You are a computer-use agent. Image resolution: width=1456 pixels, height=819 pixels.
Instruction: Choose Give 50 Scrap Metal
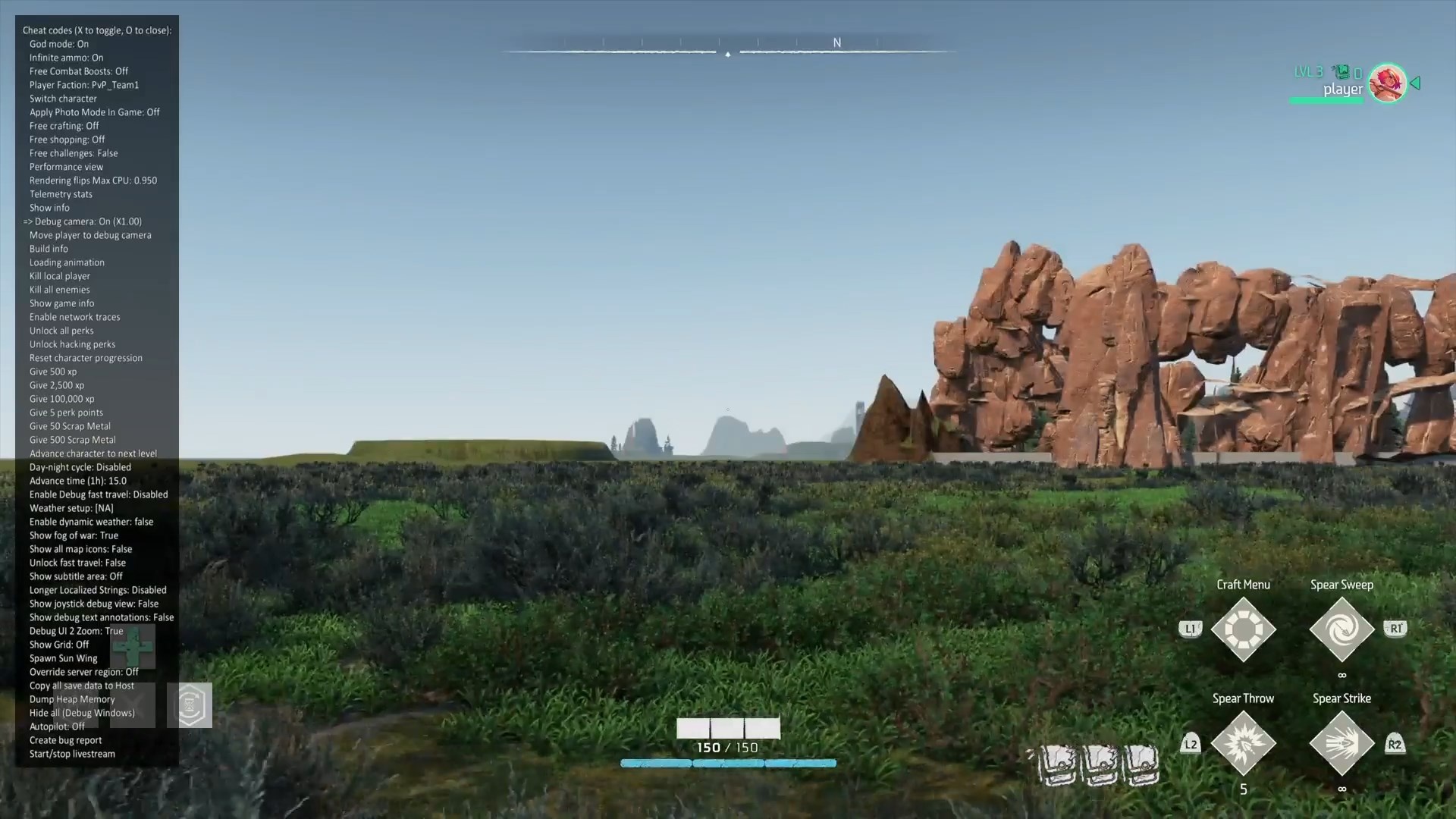[x=70, y=426]
